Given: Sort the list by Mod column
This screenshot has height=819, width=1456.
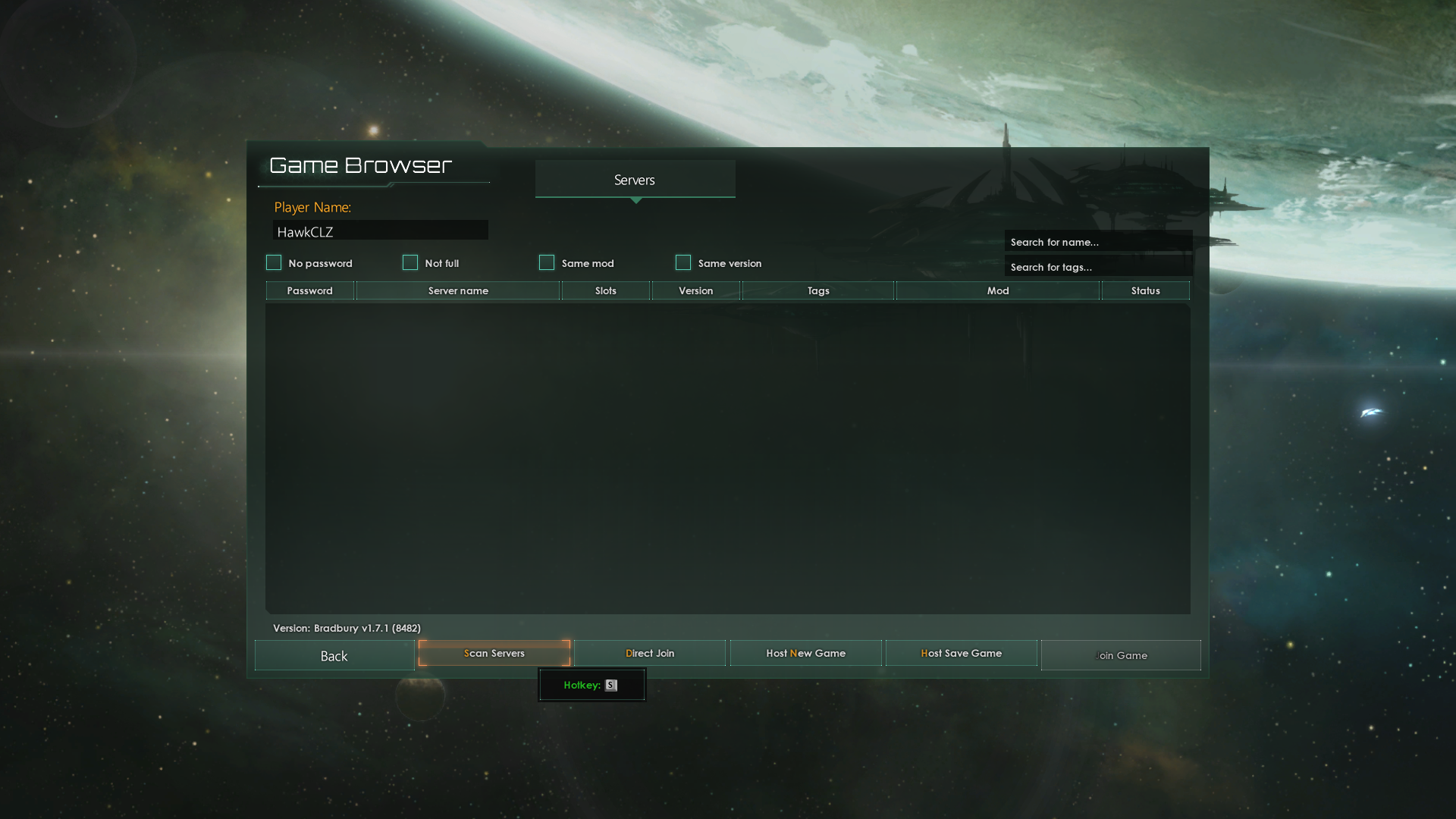Looking at the screenshot, I should (996, 290).
